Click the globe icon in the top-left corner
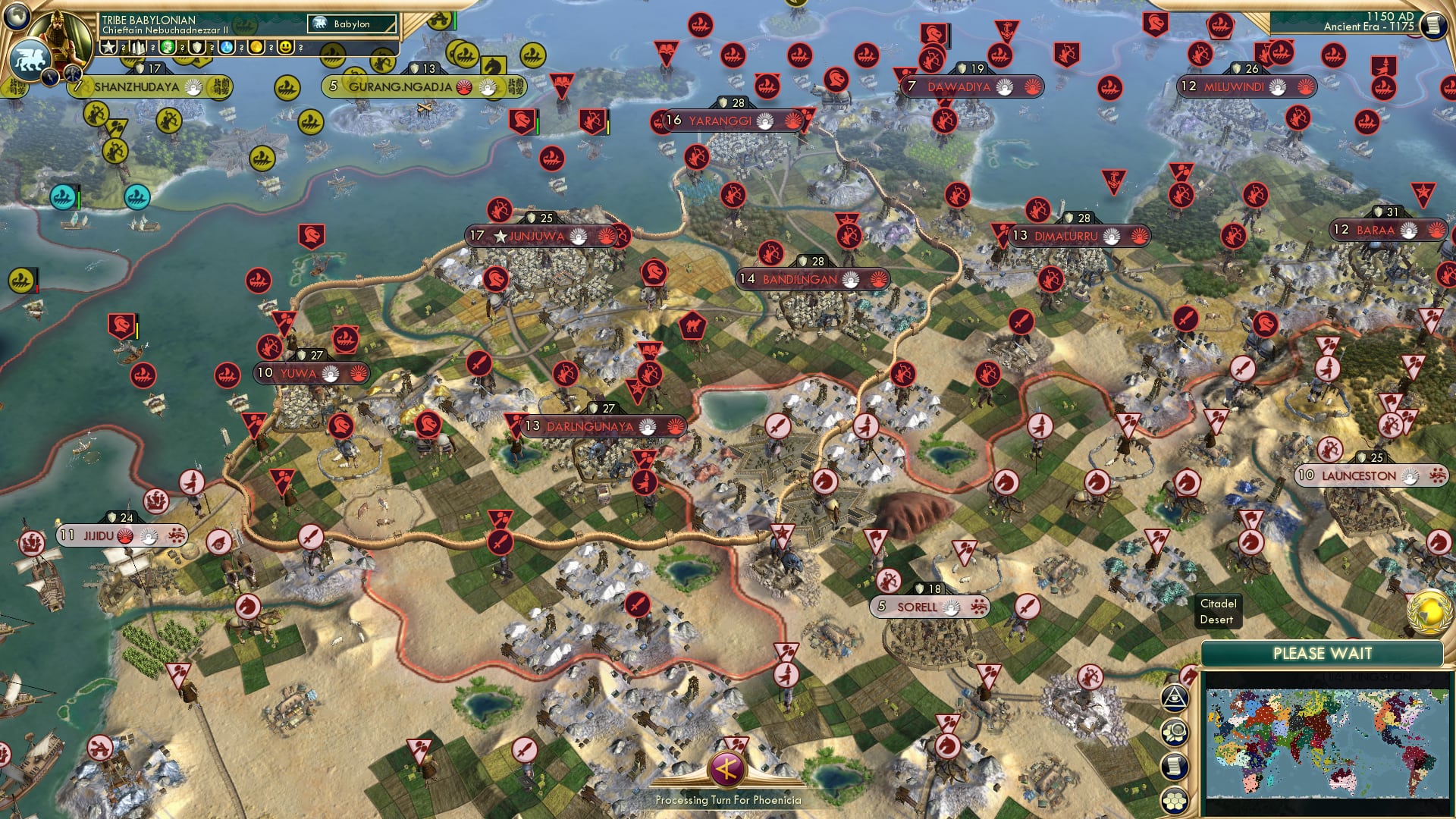This screenshot has width=1456, height=819. point(15,15)
